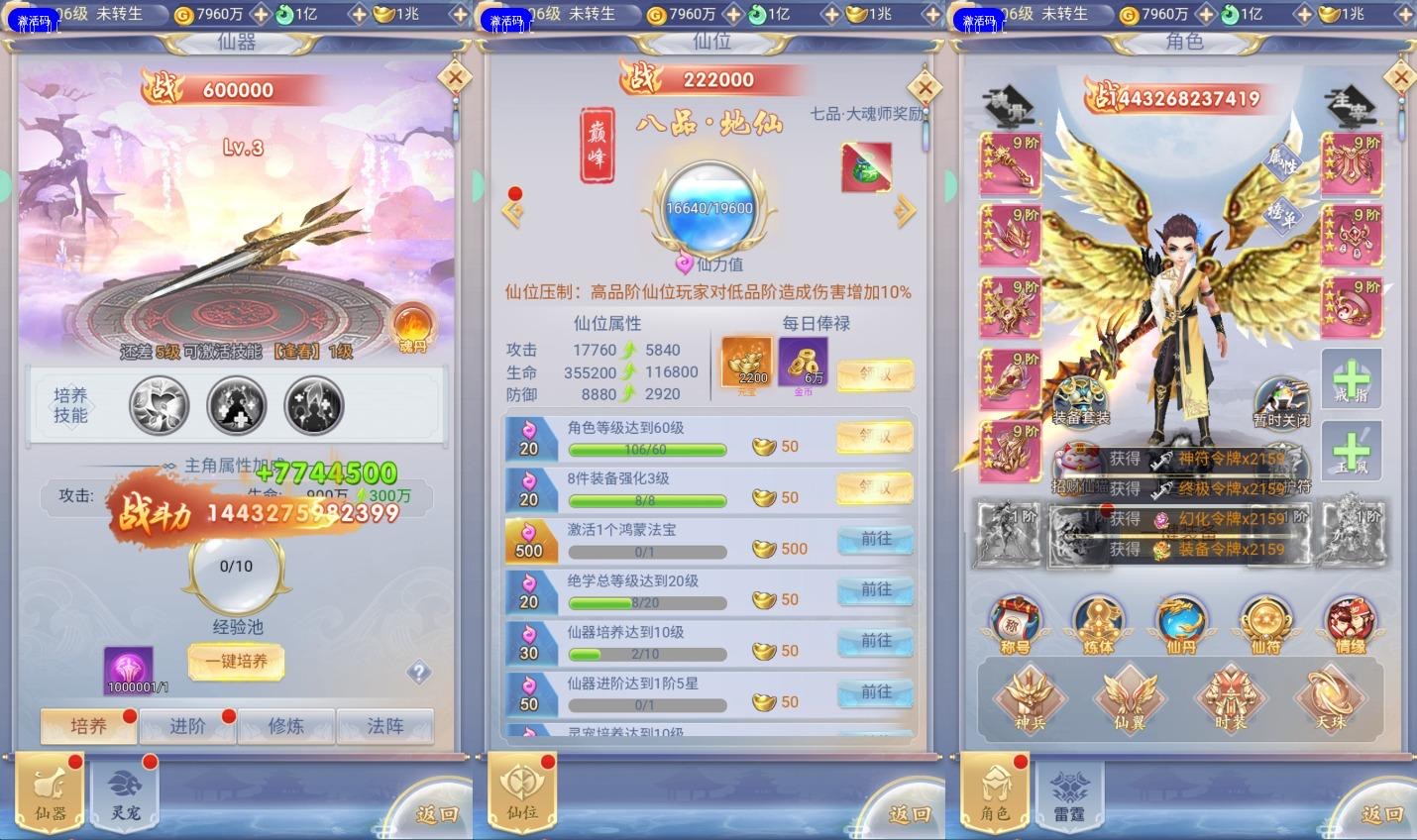The width and height of the screenshot is (1417, 840).
Task: Claim the 领取 reward for reaching level 60
Action: [x=873, y=438]
